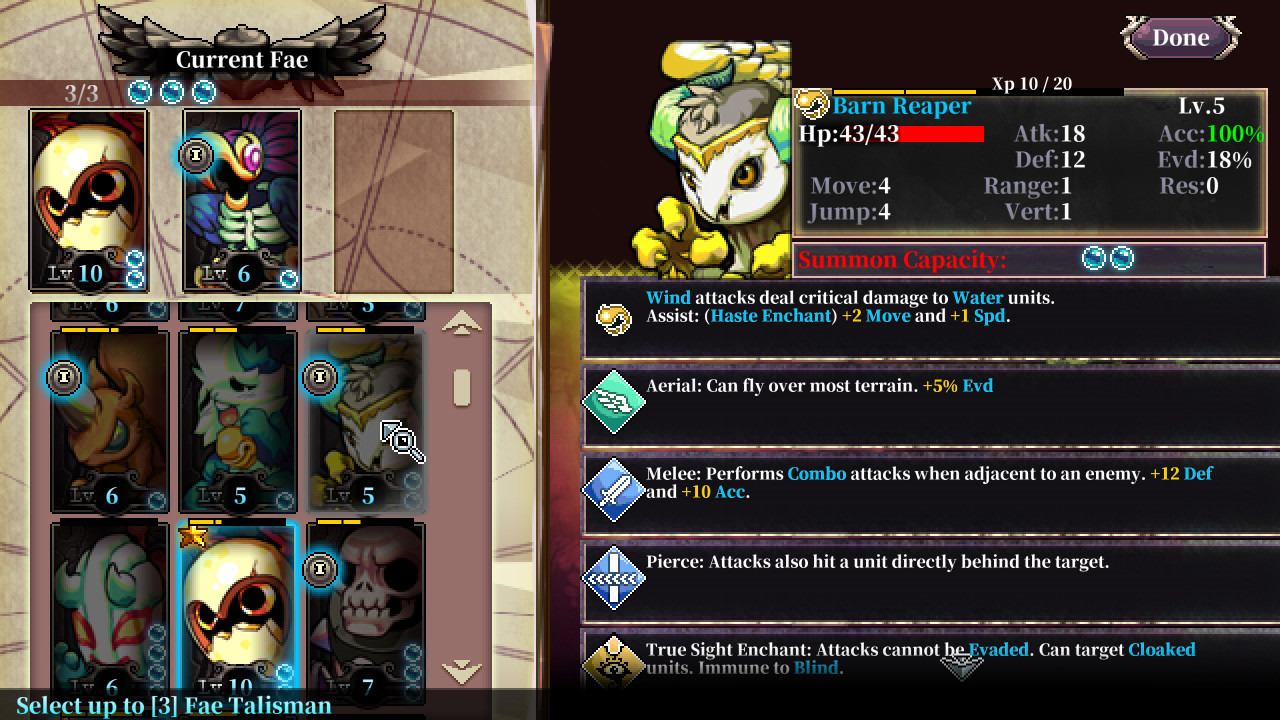Select the Pierce ability icon
The image size is (1280, 720).
(614, 577)
